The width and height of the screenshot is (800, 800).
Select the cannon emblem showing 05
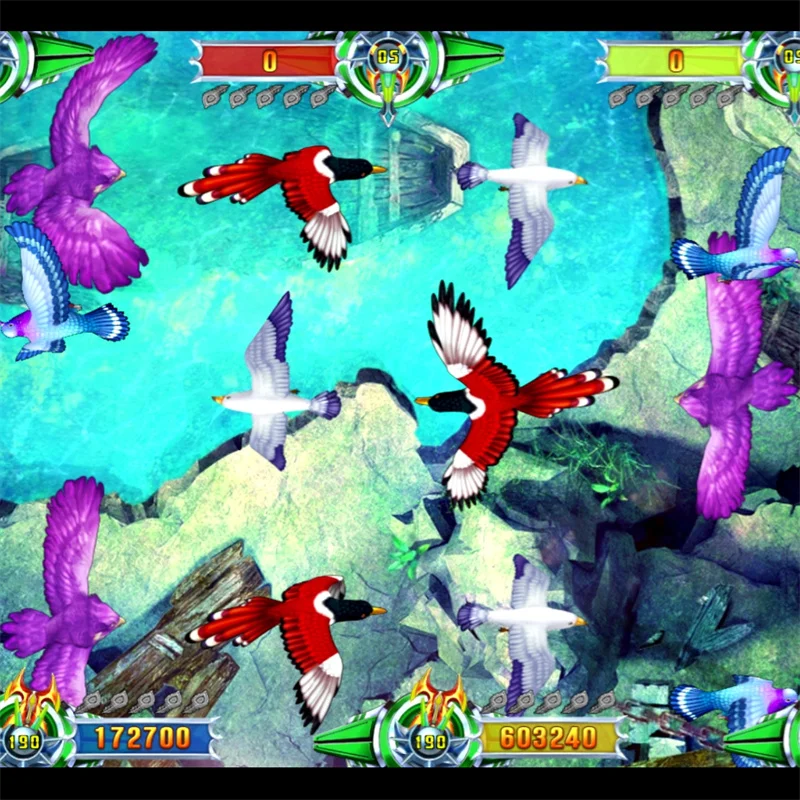tap(388, 60)
